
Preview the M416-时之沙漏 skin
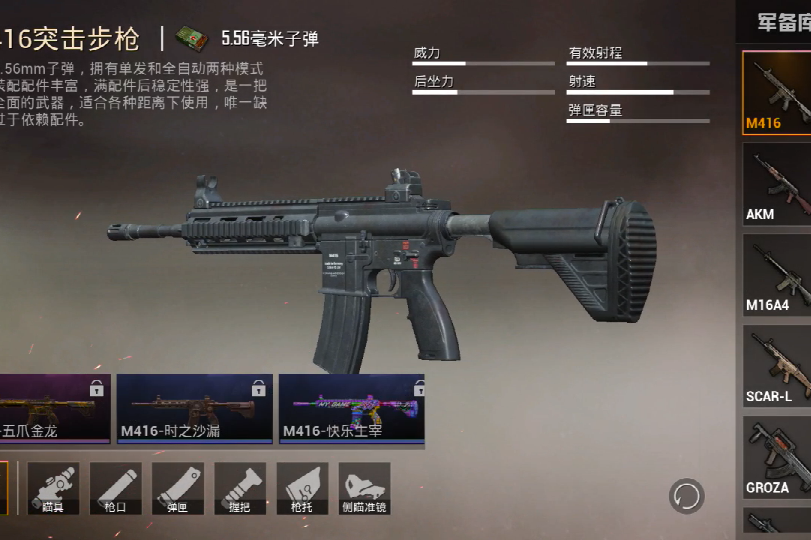tap(194, 408)
